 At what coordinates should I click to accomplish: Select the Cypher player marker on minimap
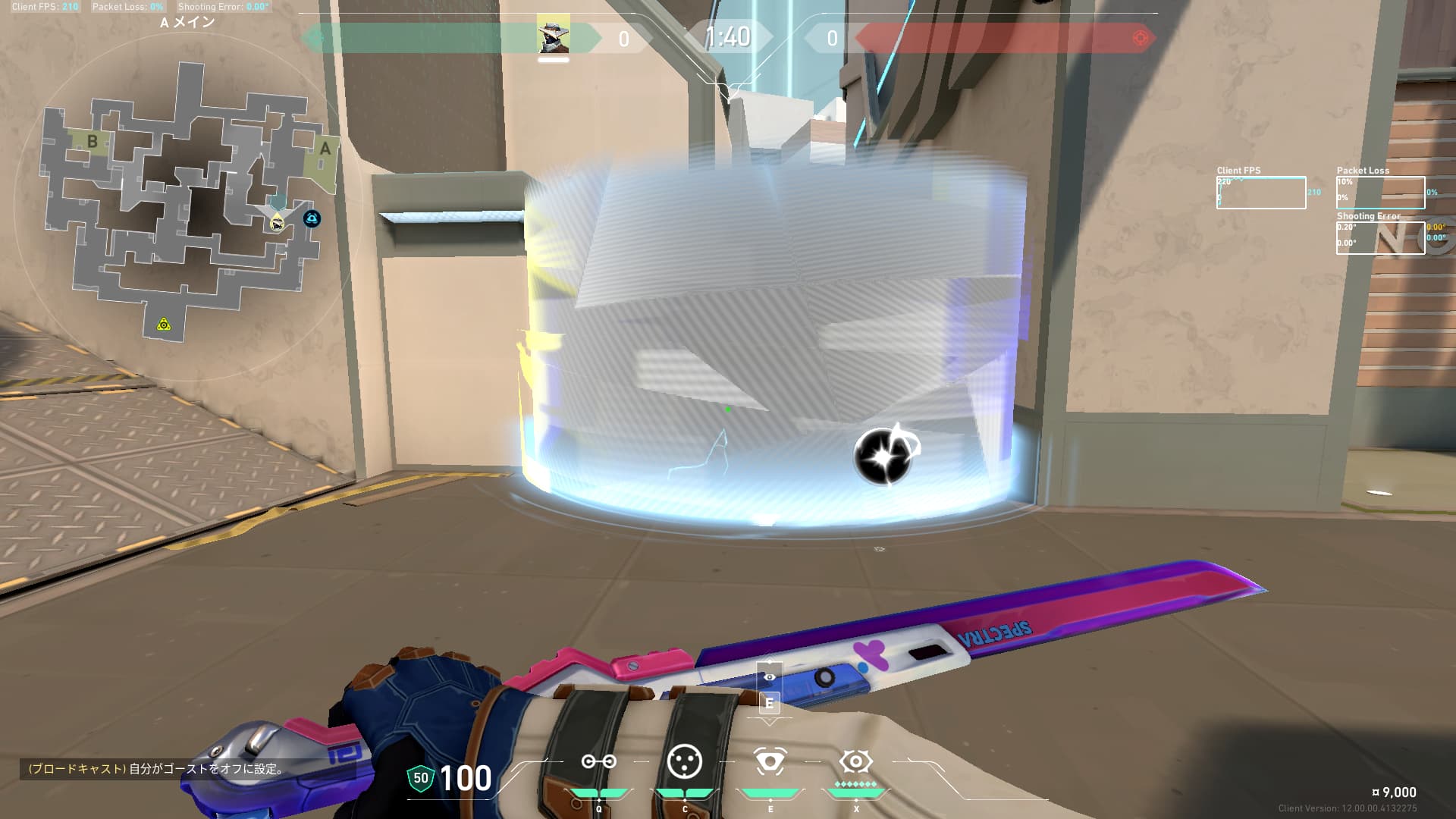coord(278,222)
